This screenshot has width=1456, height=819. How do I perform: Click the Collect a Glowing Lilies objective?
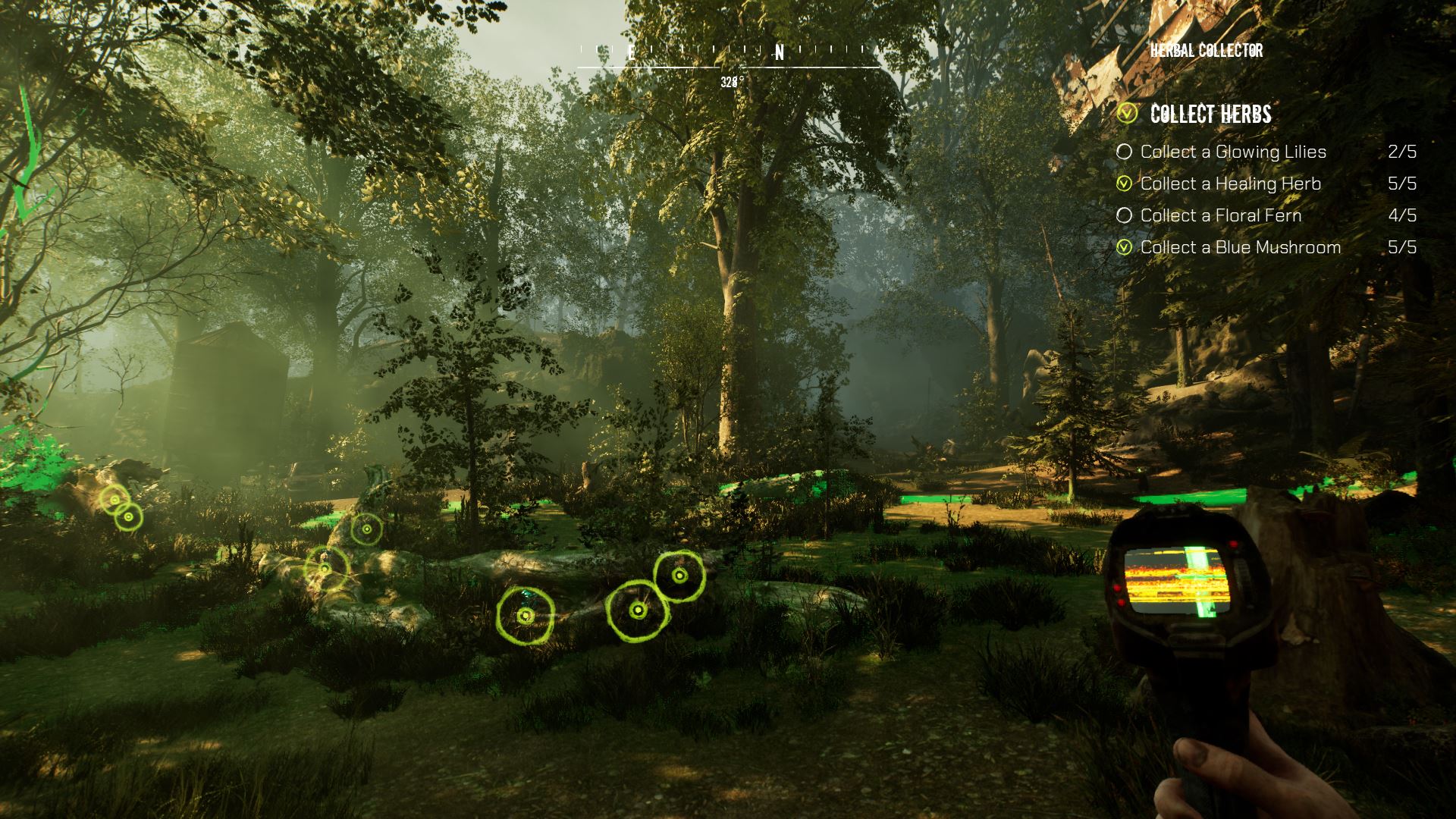tap(1233, 152)
